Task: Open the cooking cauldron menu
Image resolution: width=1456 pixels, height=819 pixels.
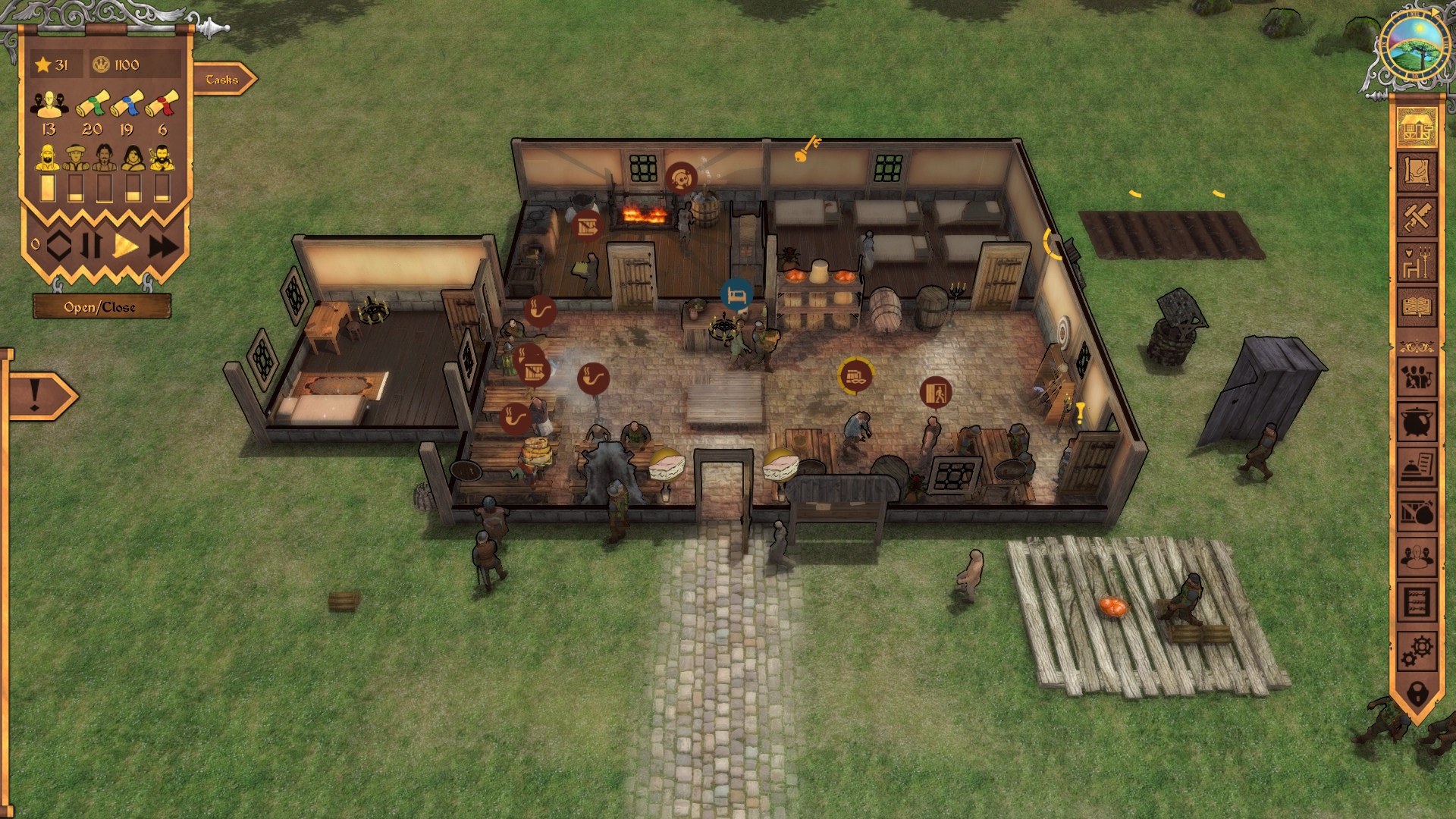Action: pyautogui.click(x=1417, y=422)
